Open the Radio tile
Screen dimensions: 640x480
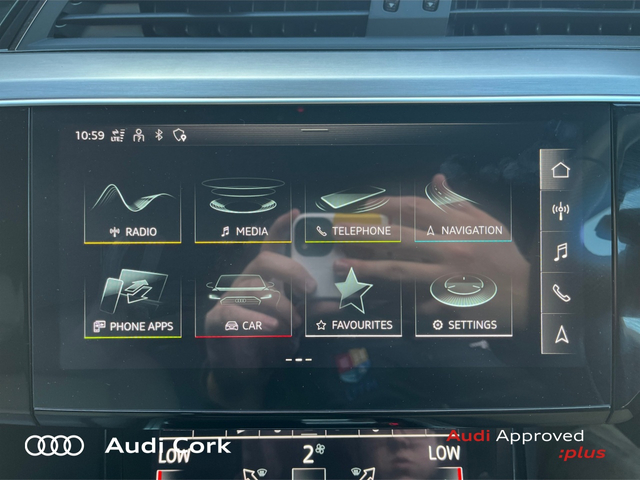(x=133, y=211)
